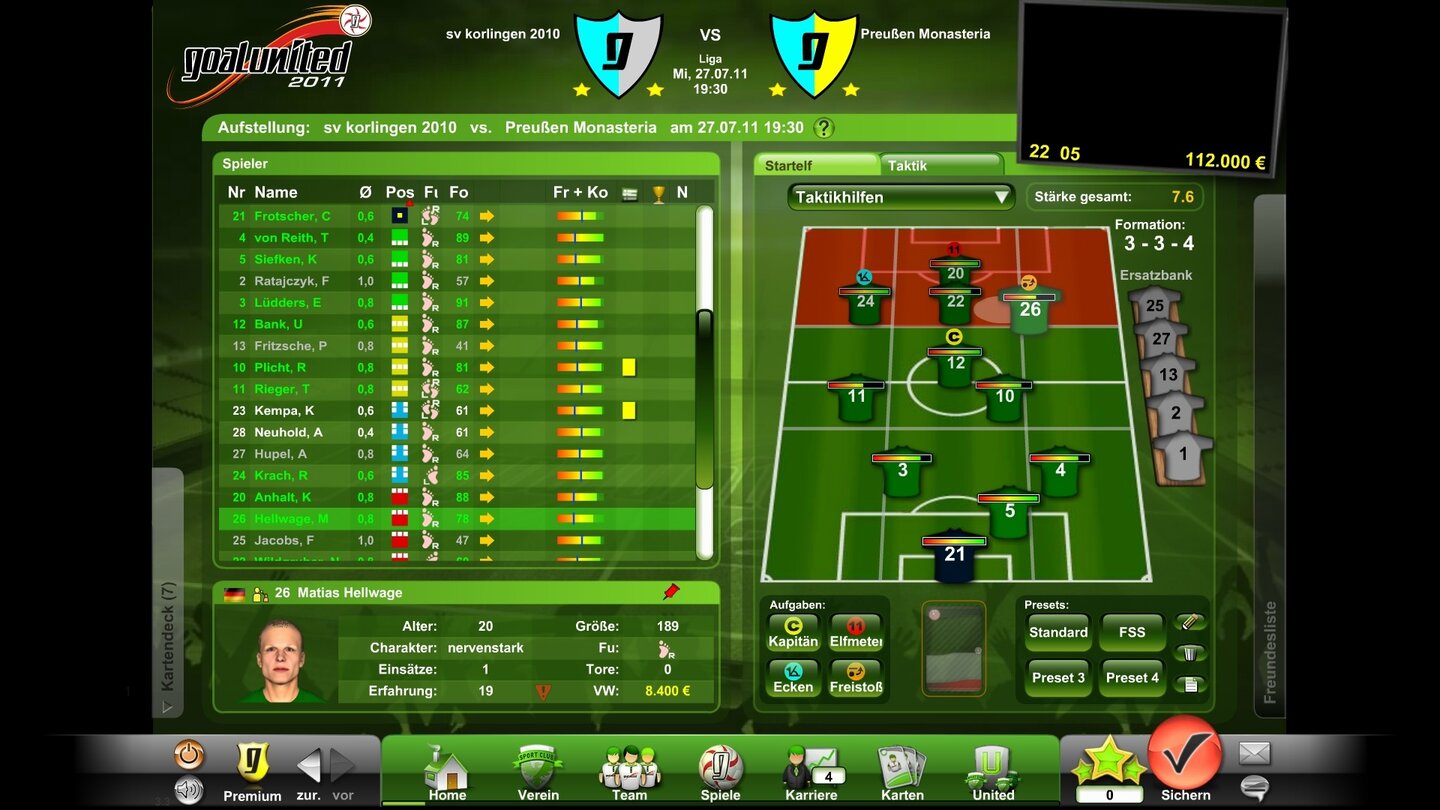Open Karten via the cards icon
This screenshot has width=1440, height=810.
click(x=901, y=768)
